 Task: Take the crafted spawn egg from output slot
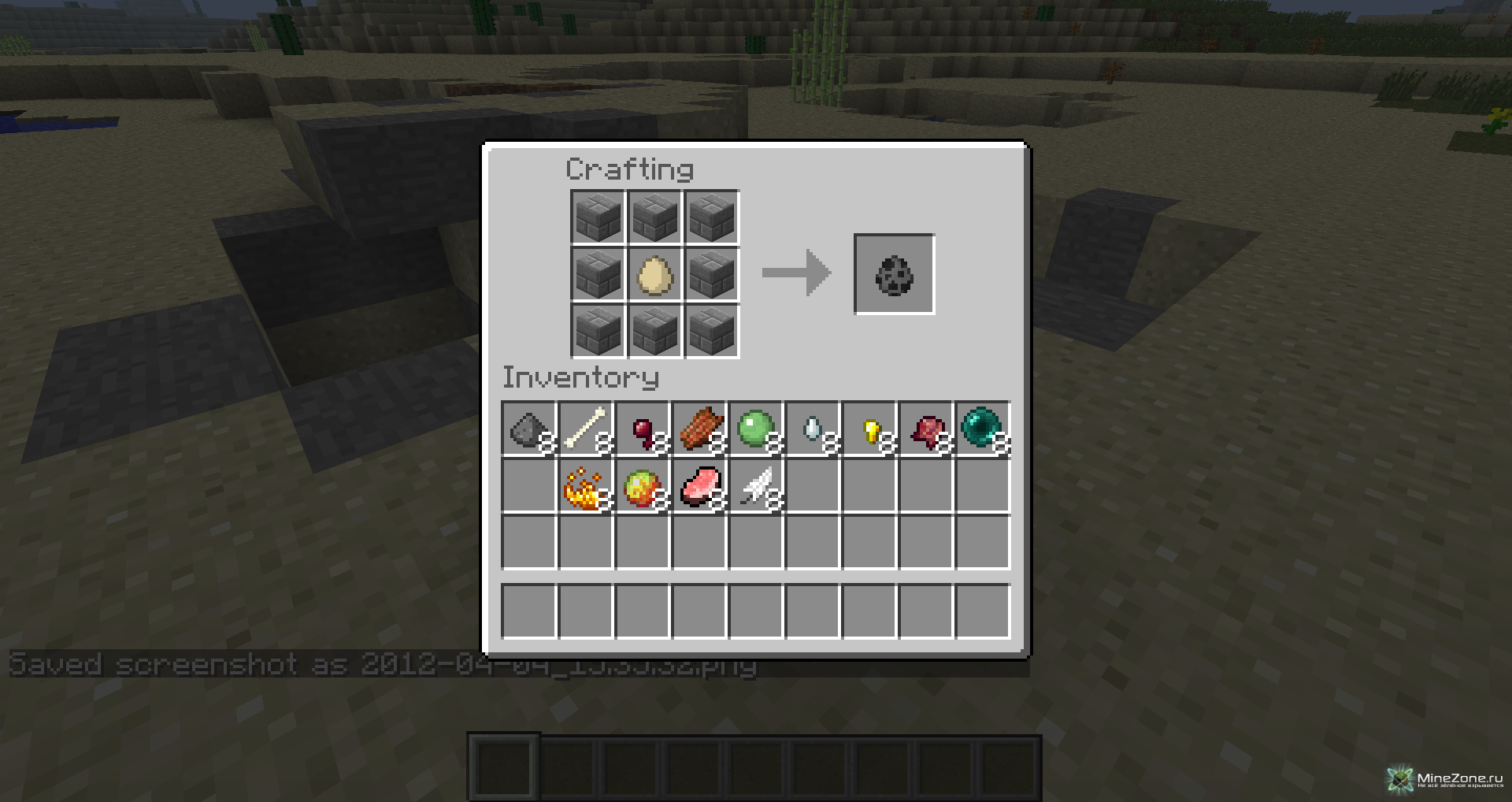[x=894, y=274]
